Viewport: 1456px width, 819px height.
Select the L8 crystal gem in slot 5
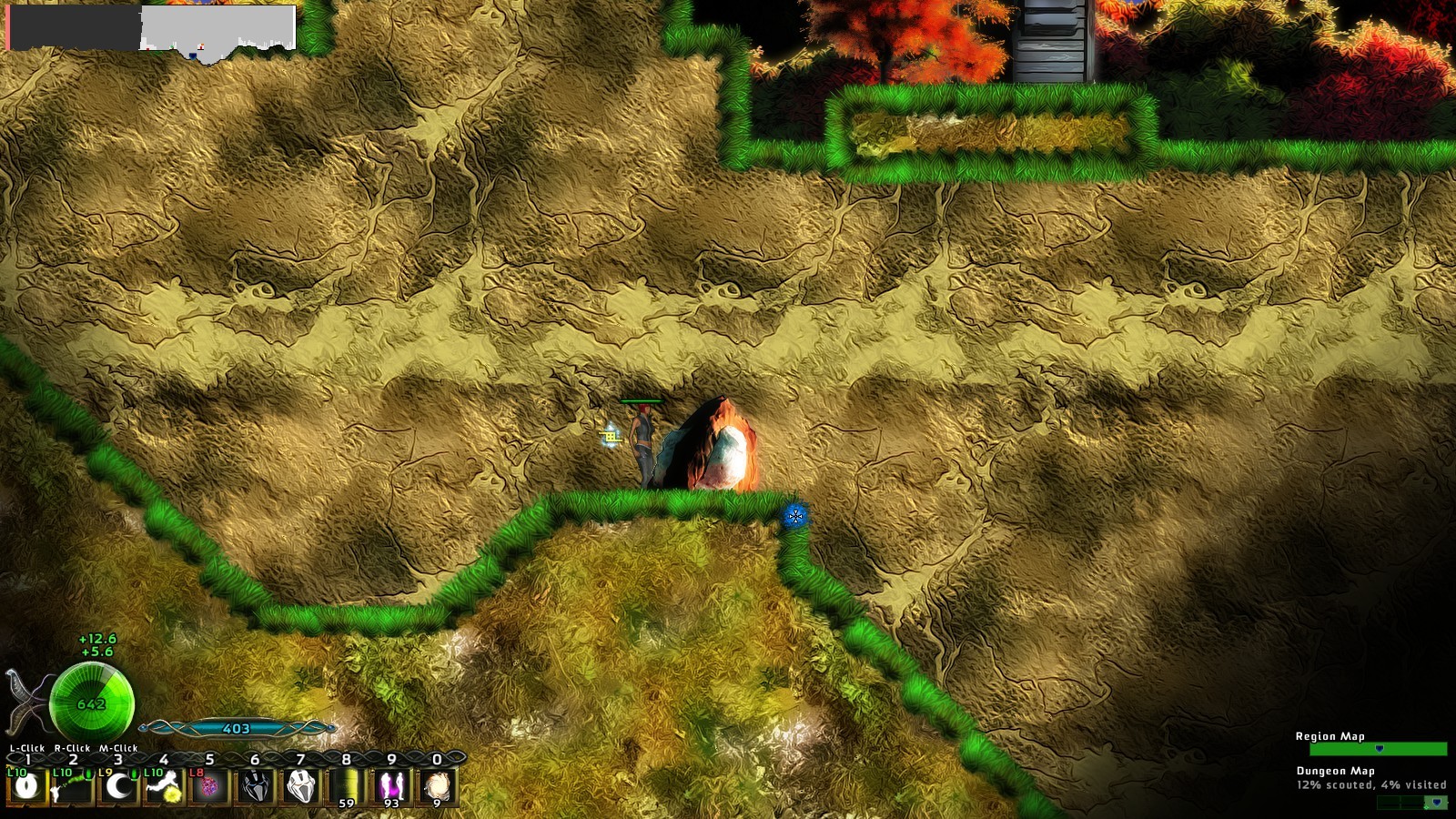pyautogui.click(x=210, y=787)
